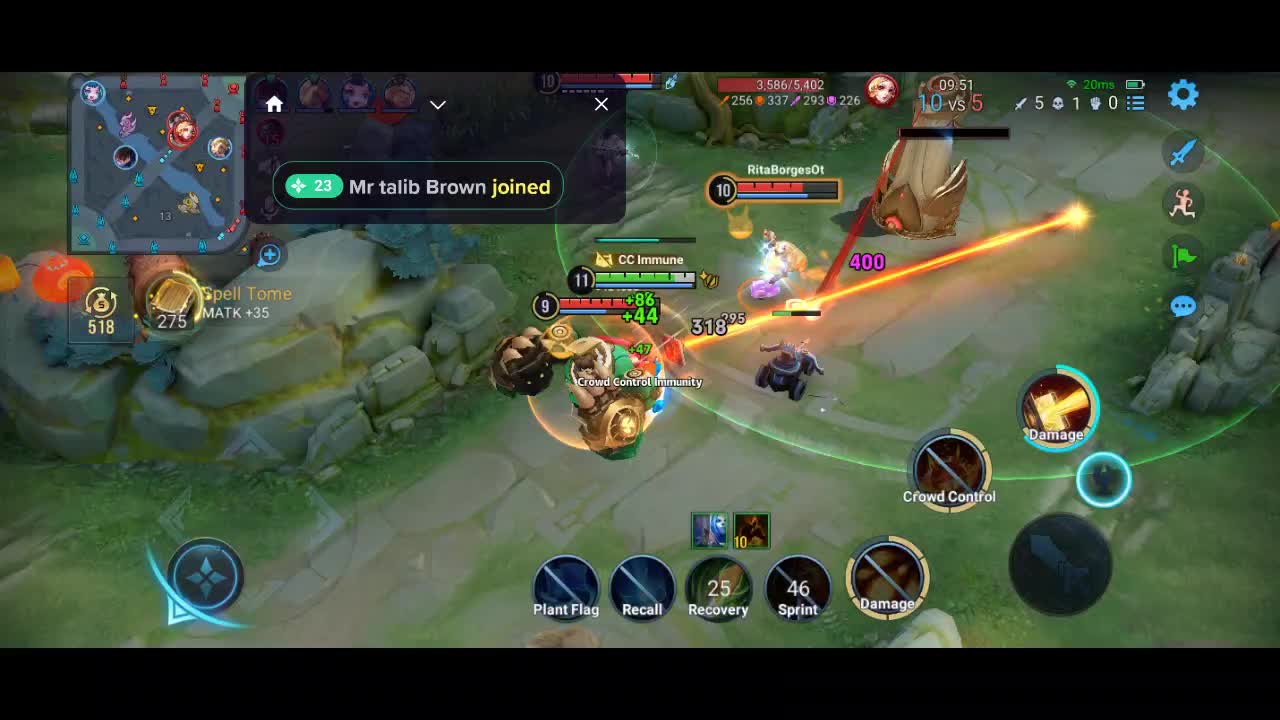
Task: Collapse the overlay with the chevron
Action: pos(437,104)
